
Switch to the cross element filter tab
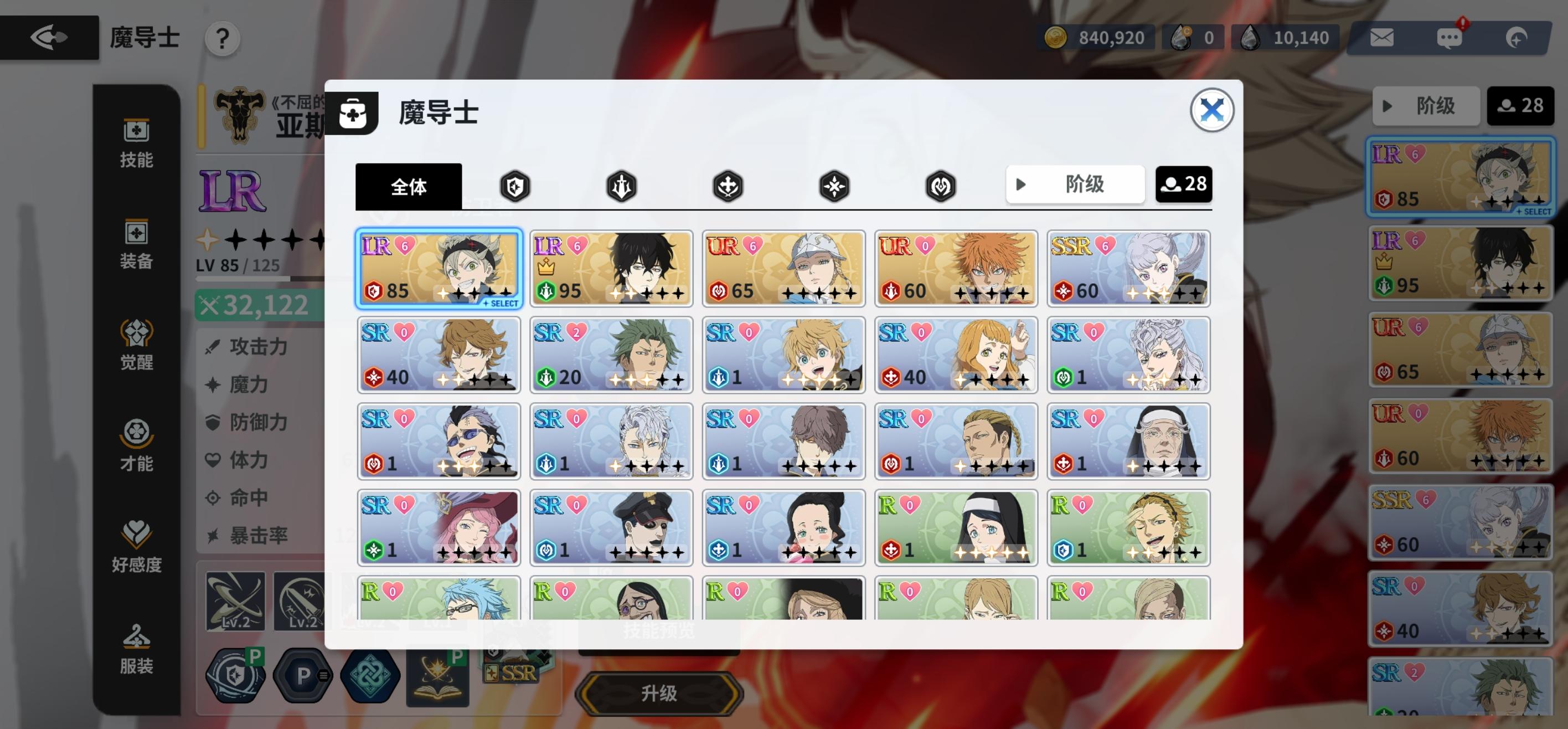[728, 186]
